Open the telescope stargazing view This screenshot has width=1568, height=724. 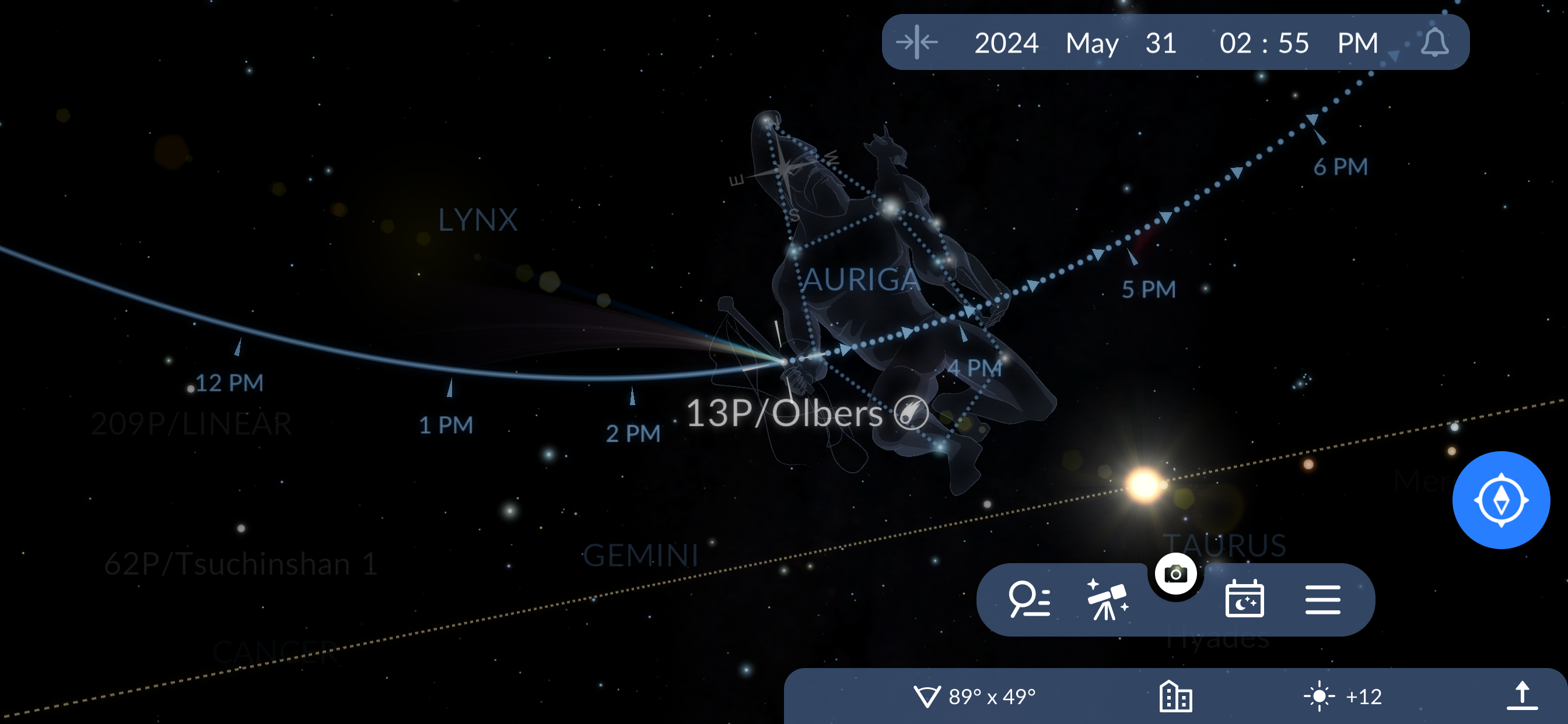1107,600
